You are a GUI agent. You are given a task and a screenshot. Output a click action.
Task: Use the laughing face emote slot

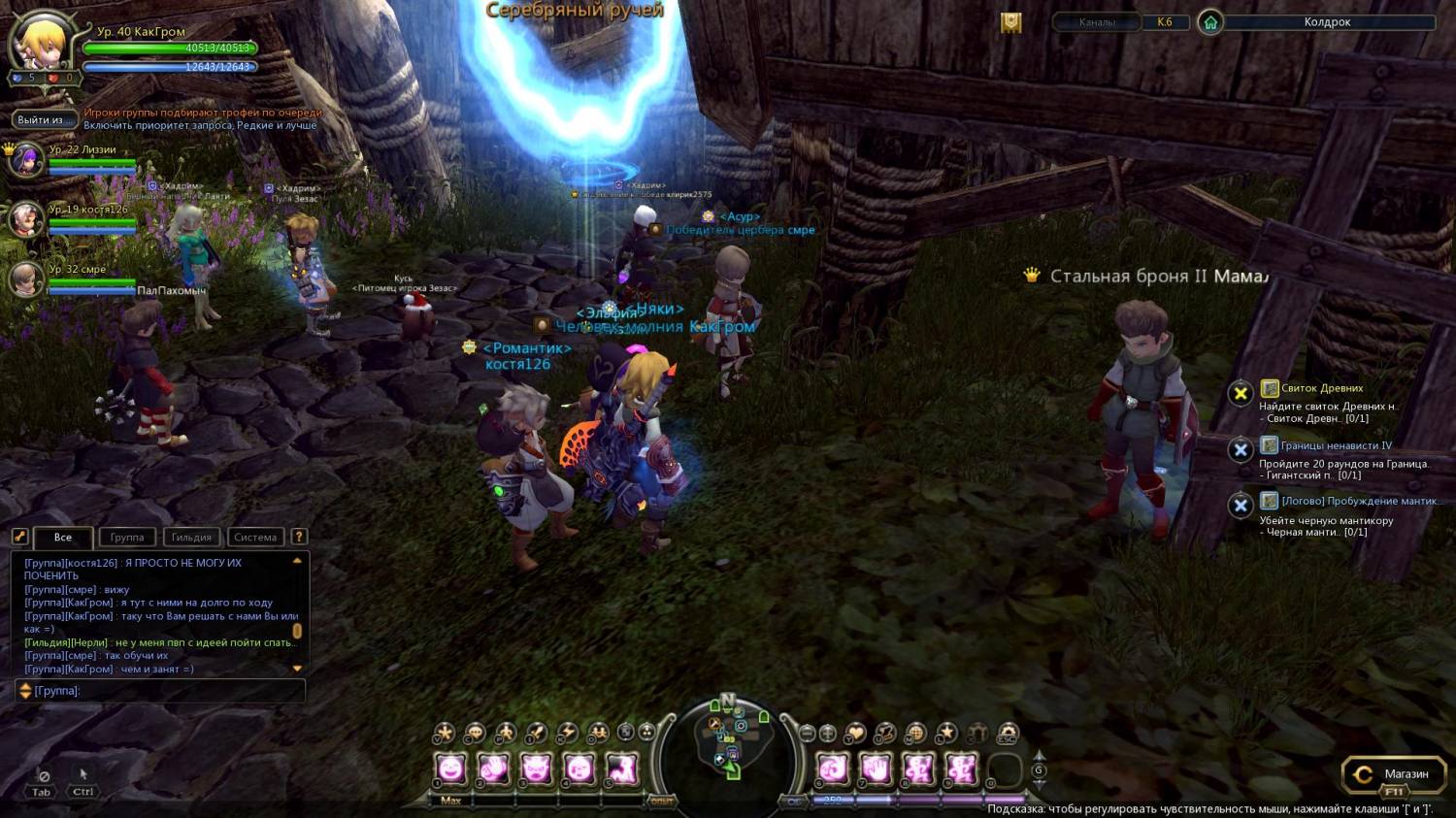451,770
